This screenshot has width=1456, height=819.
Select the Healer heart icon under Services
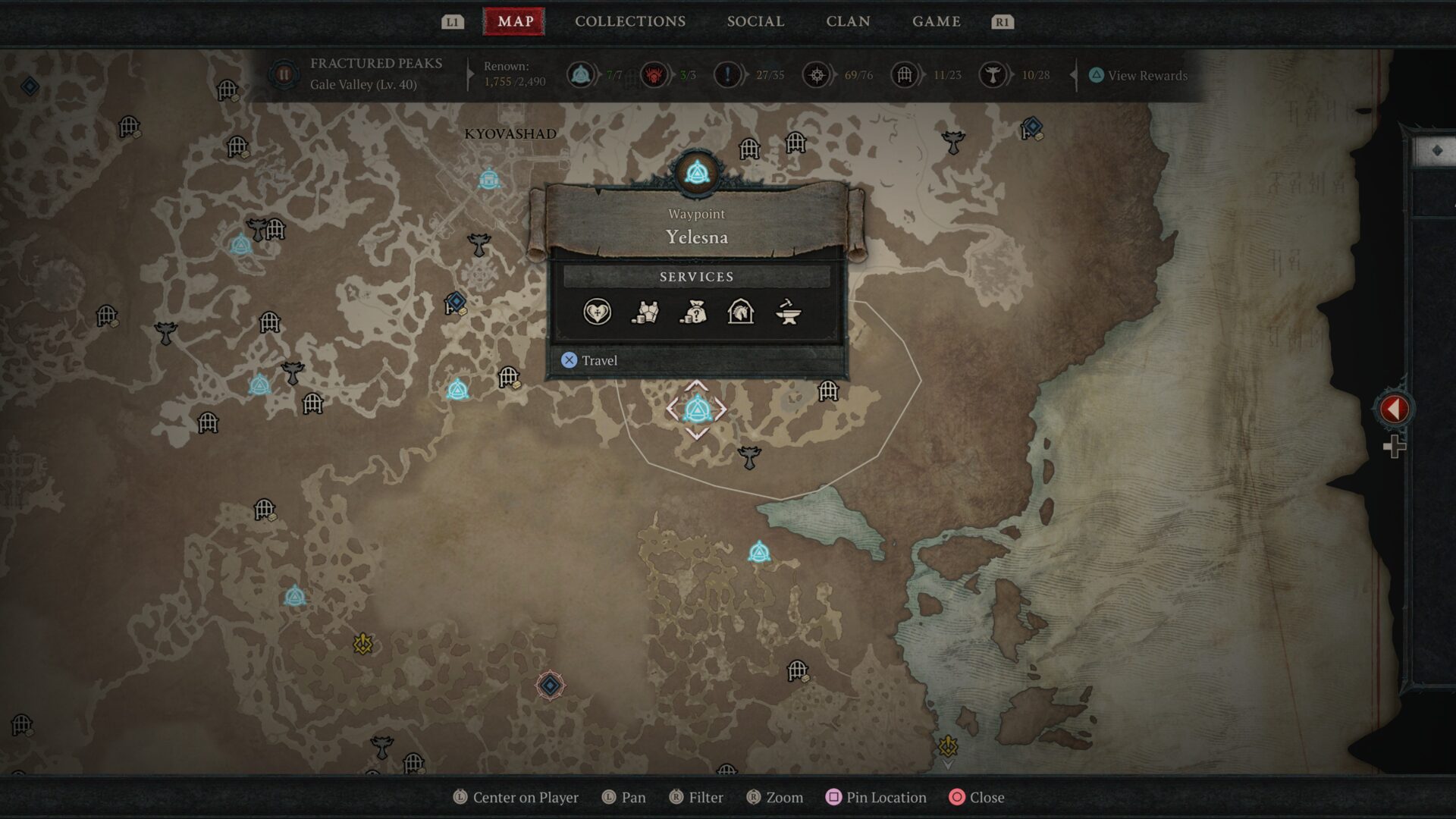[596, 312]
